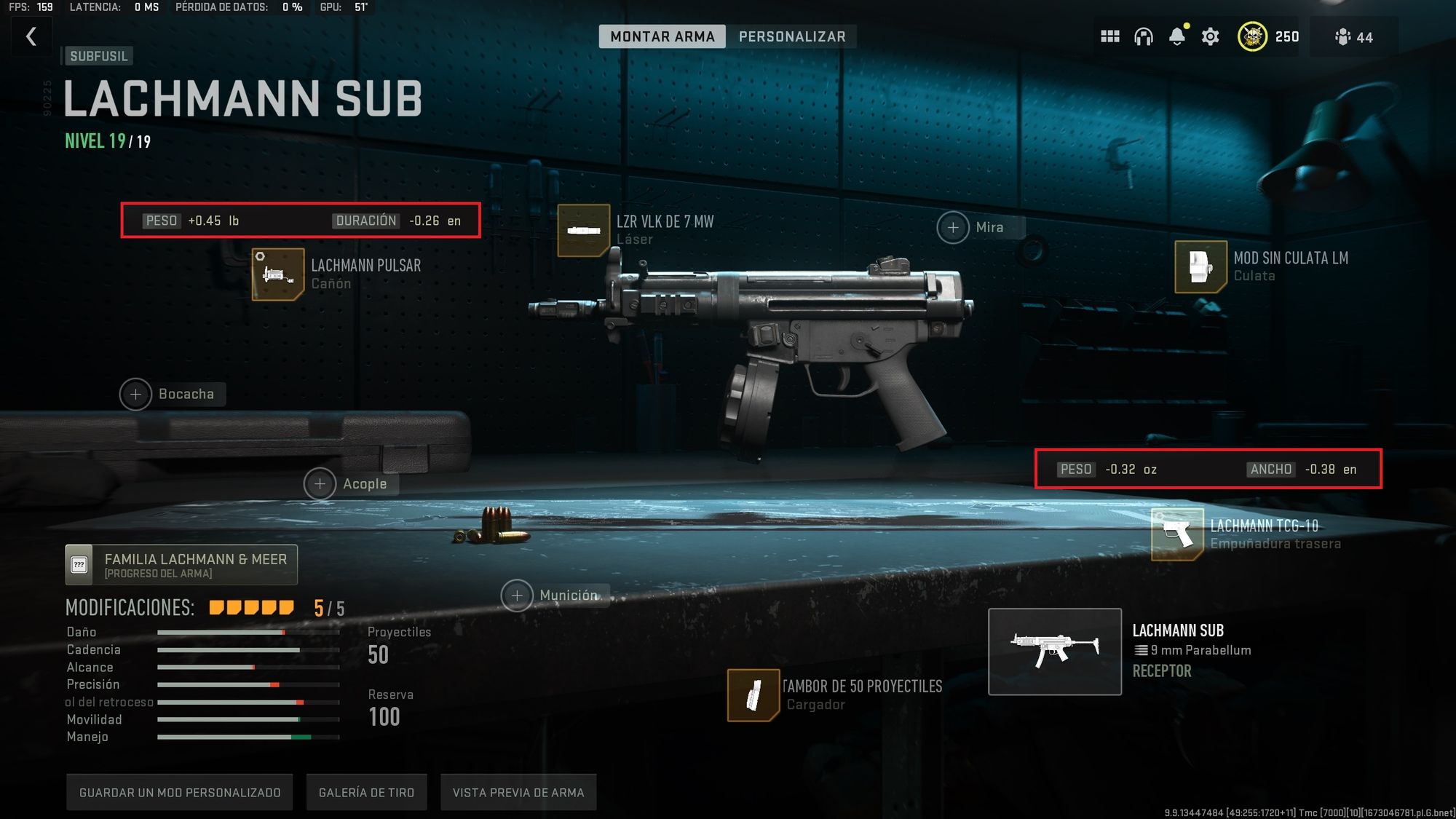This screenshot has width=1456, height=819.
Task: Click GUARDAR UN MOD PERSONALIZADO button
Action: point(178,792)
